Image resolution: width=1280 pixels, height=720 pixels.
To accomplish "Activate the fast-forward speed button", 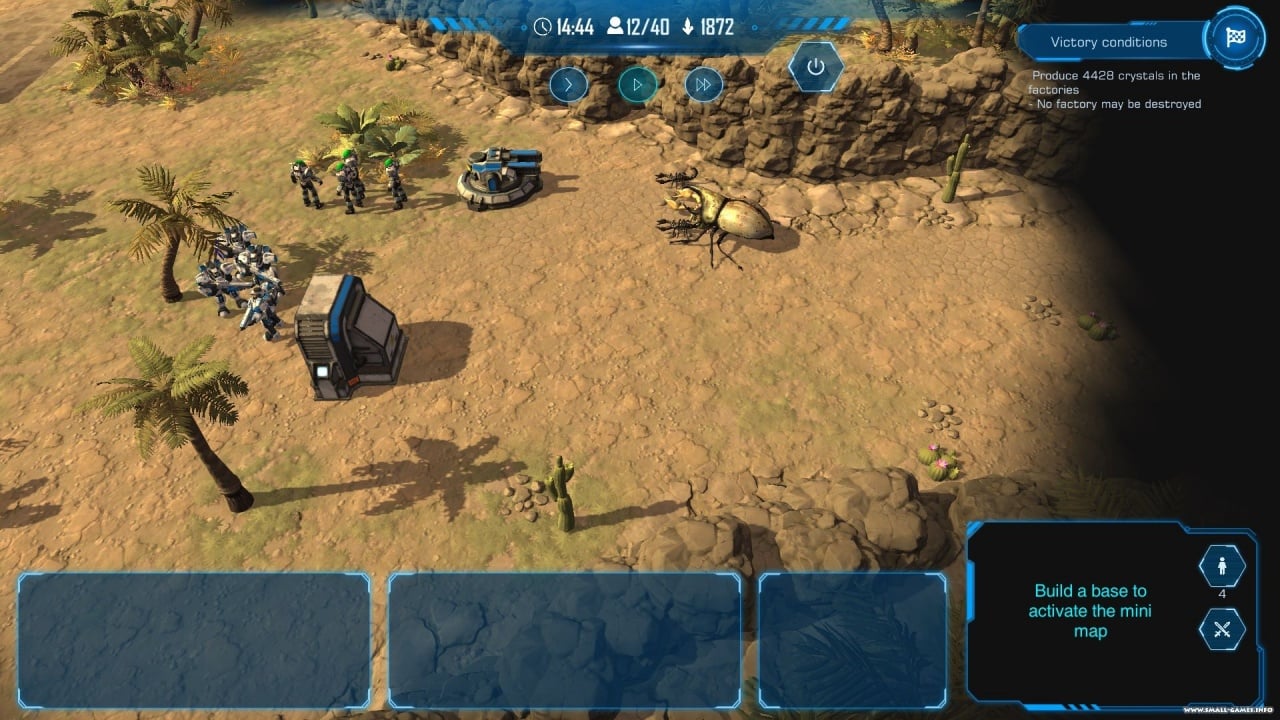I will tap(704, 85).
